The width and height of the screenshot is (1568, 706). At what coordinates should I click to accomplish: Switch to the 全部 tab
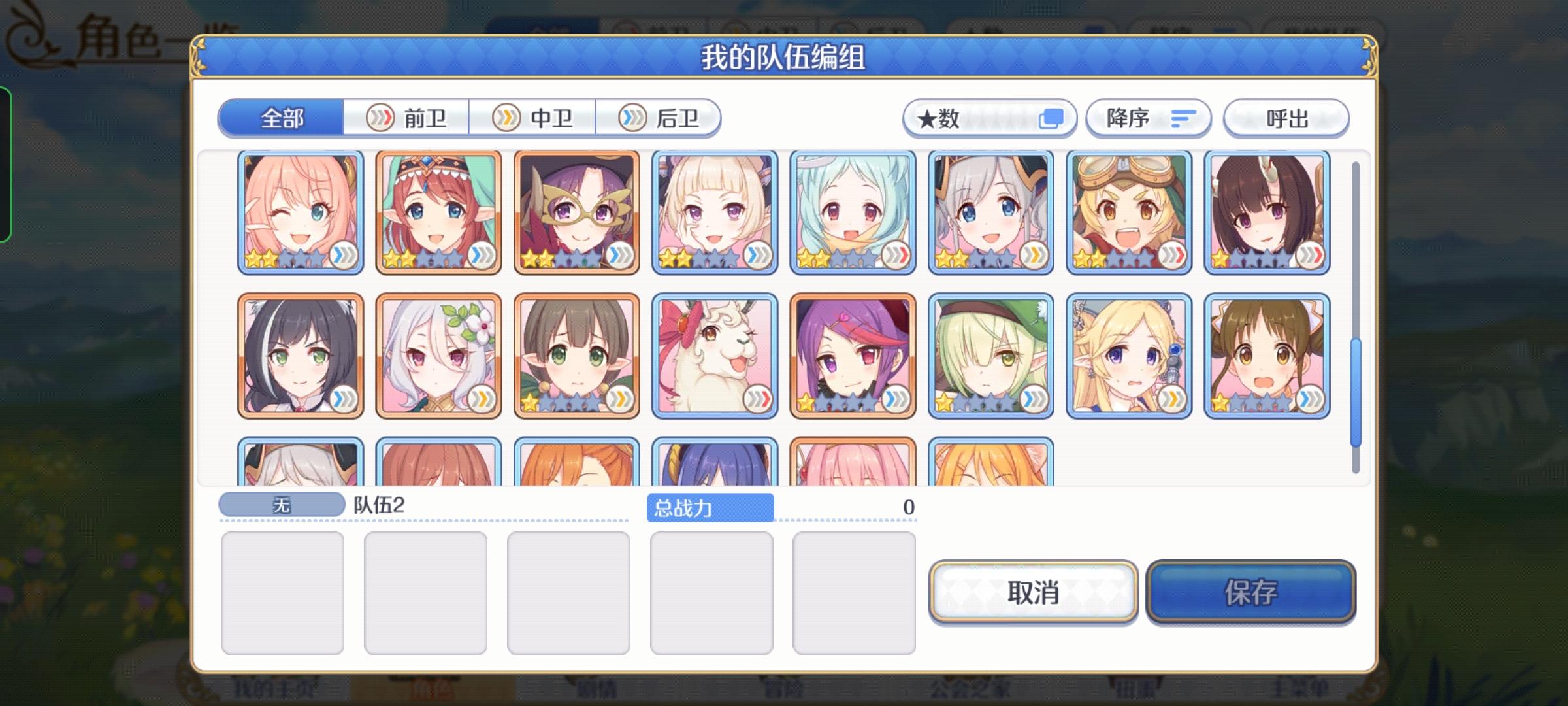pos(282,118)
